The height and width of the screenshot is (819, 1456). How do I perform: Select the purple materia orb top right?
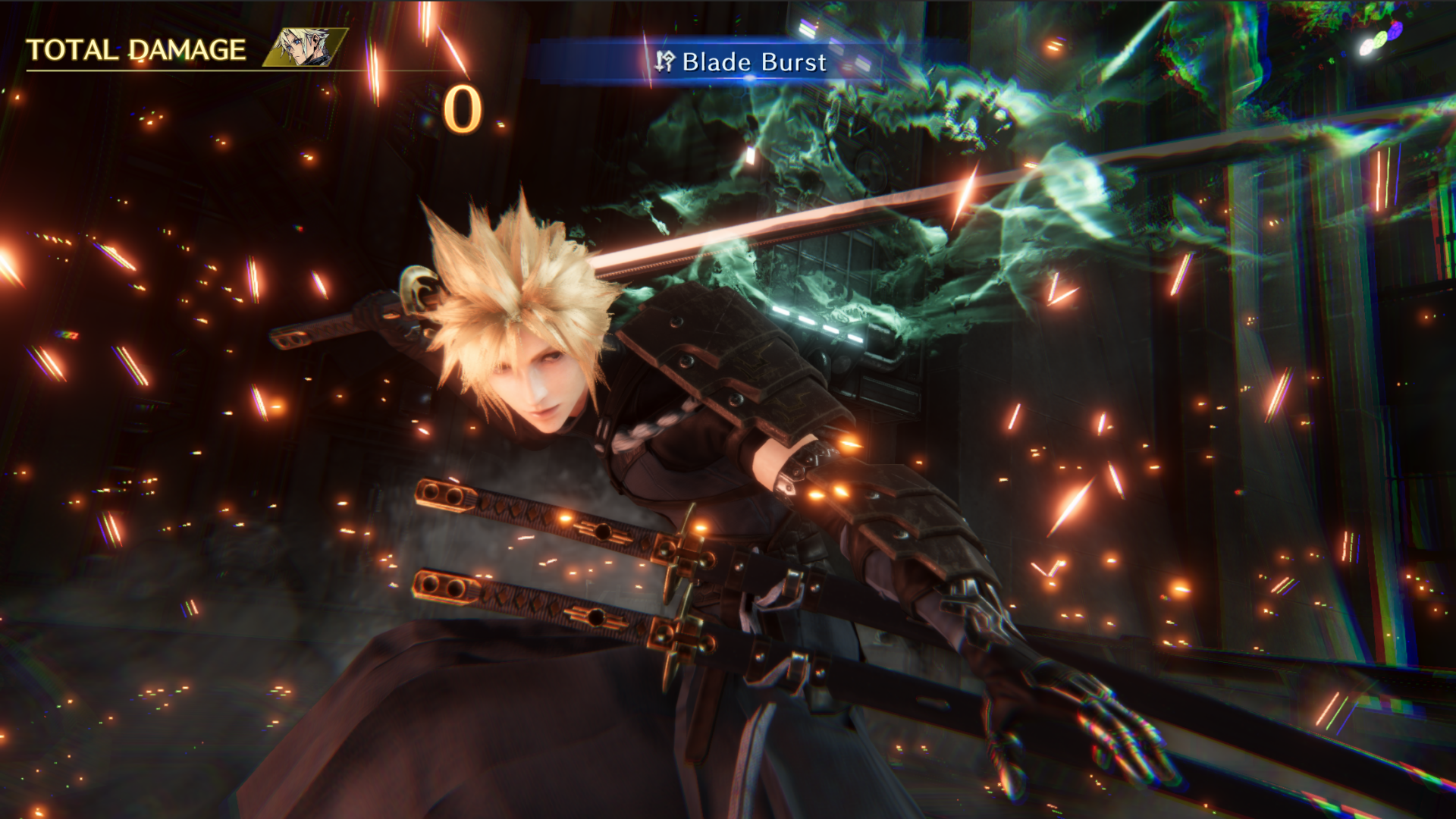[x=1395, y=31]
